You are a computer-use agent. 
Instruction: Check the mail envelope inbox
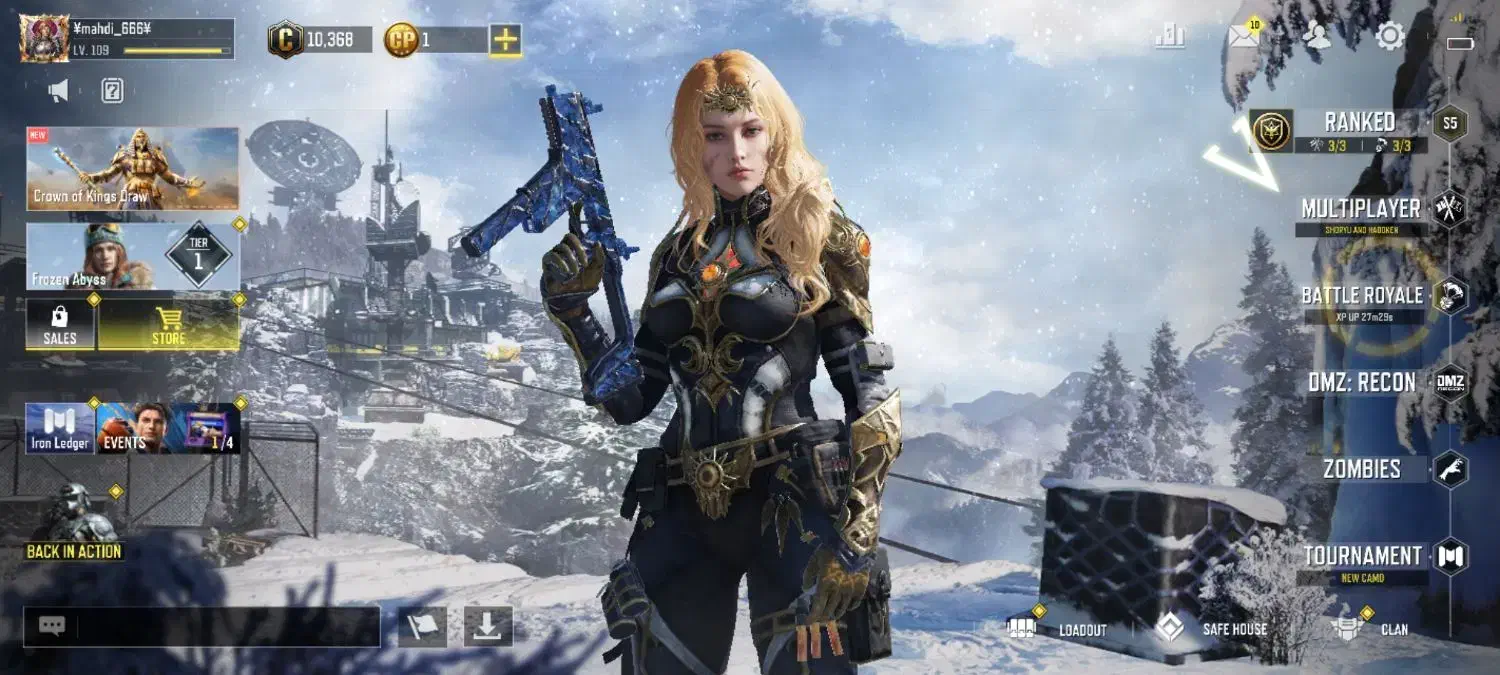click(1243, 37)
